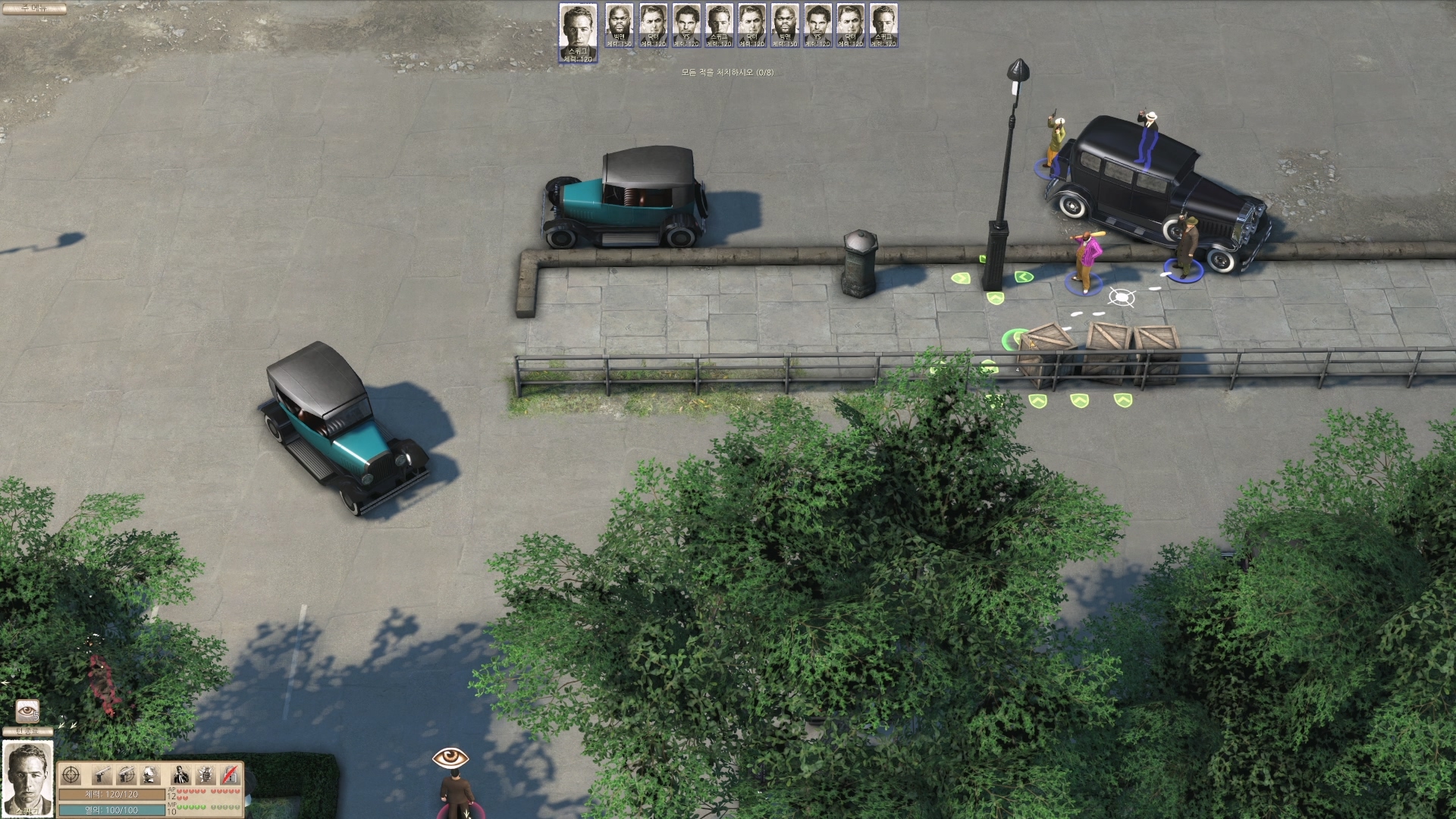Click the padlock with red slash icon
Screen dimensions: 1456x819
231,775
